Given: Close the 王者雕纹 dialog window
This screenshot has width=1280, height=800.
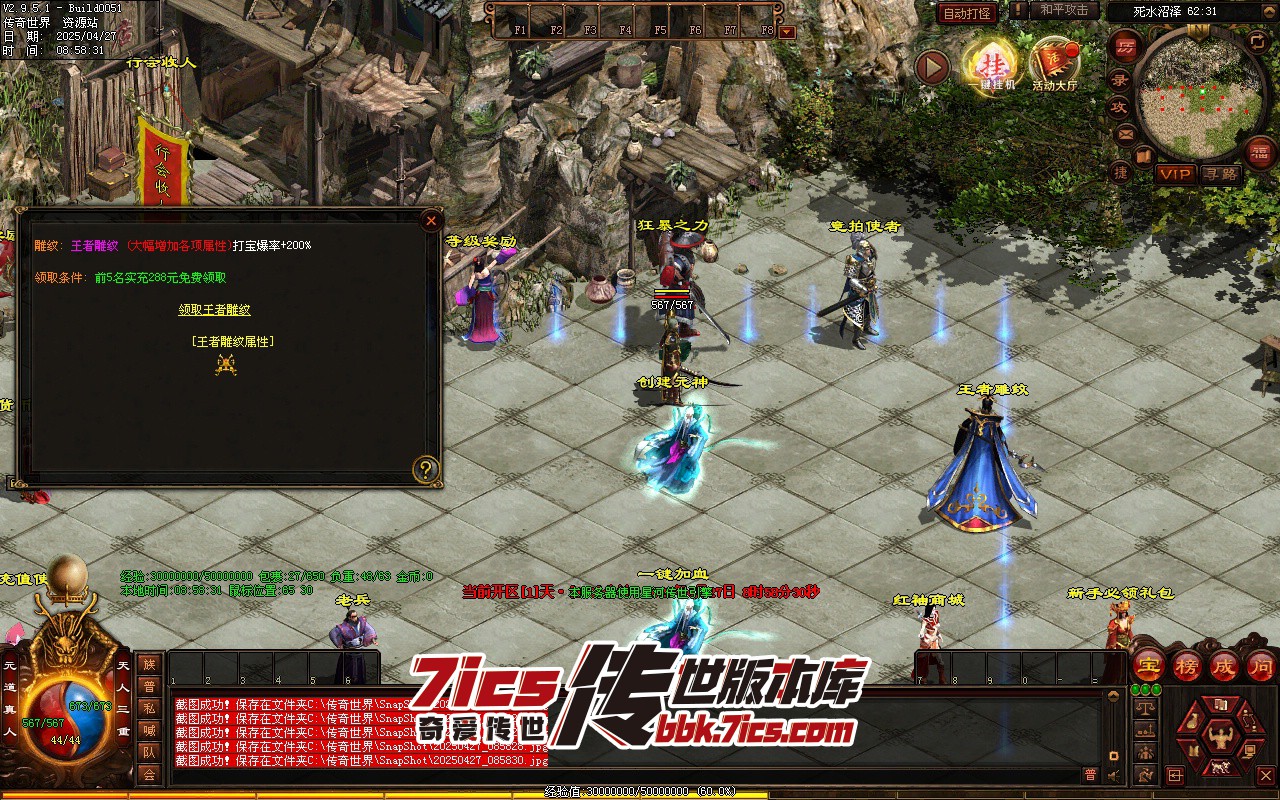Looking at the screenshot, I should 431,221.
